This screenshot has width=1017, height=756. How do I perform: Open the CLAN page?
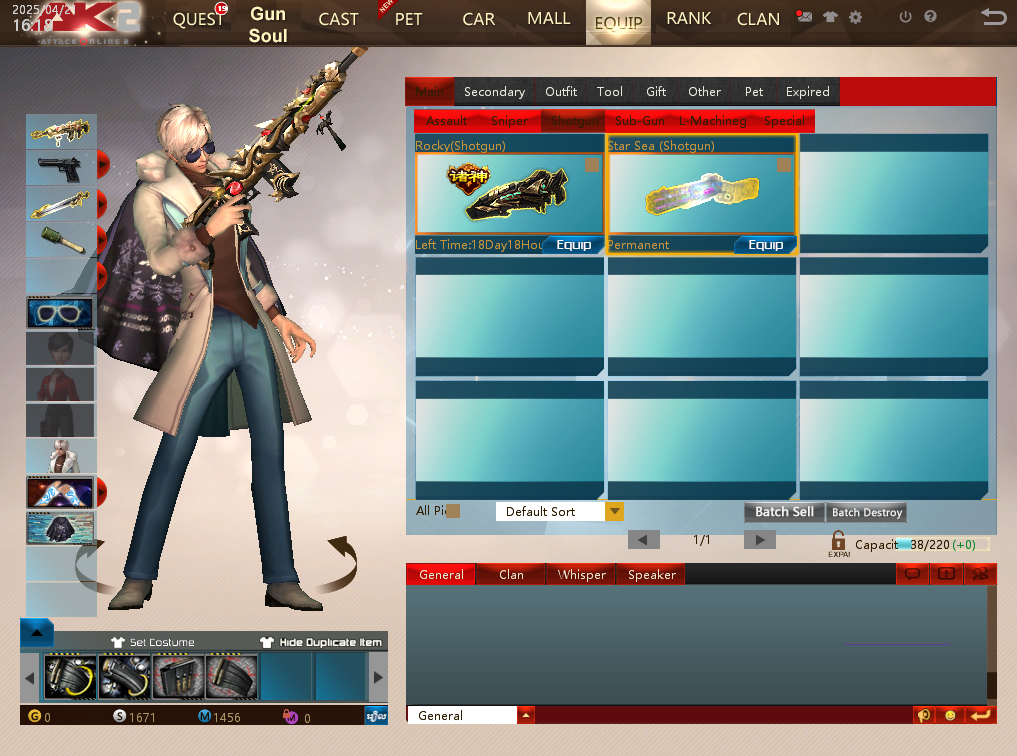click(758, 20)
